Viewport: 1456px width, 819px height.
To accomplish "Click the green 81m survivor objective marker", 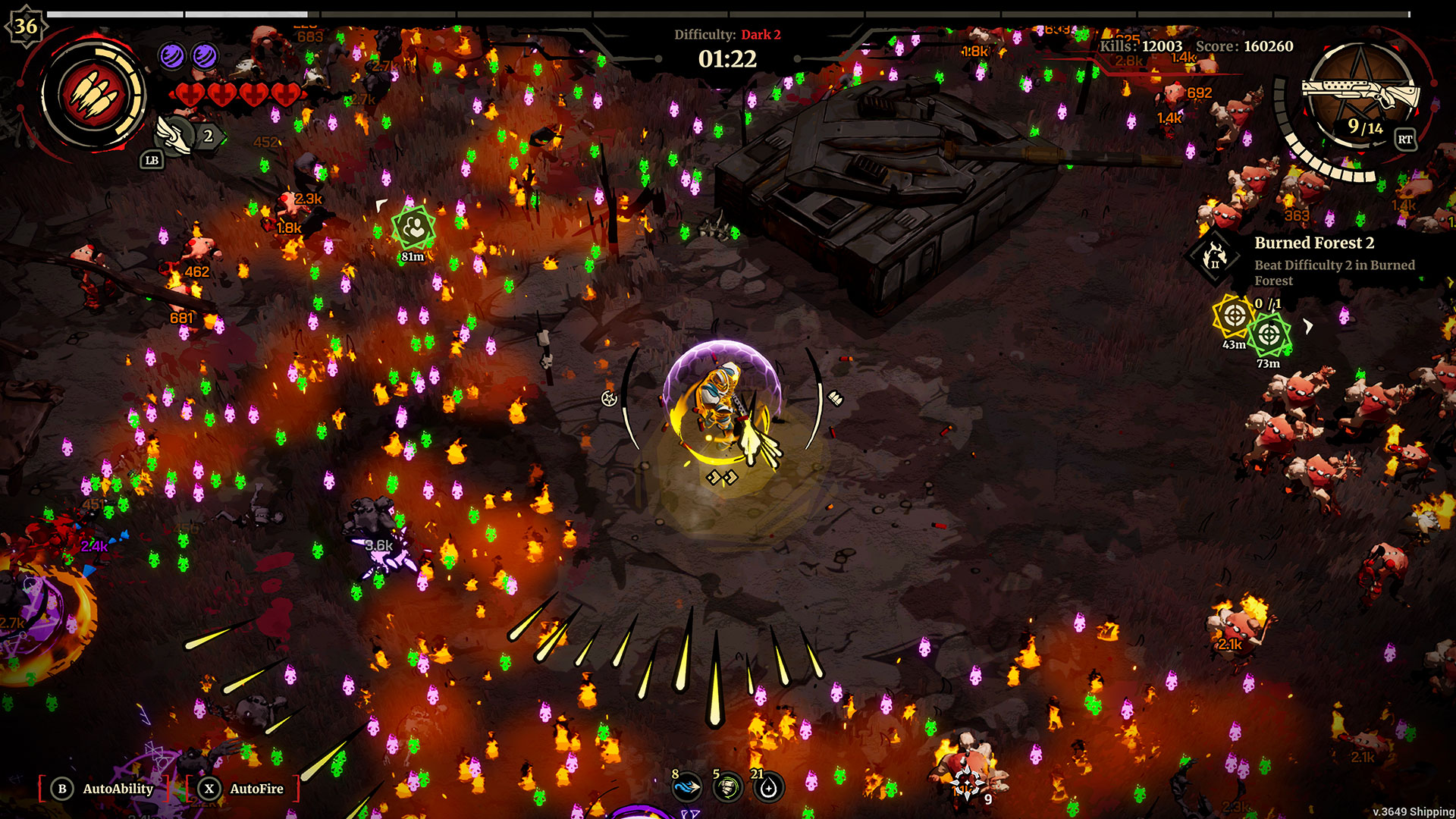I will pos(413,227).
